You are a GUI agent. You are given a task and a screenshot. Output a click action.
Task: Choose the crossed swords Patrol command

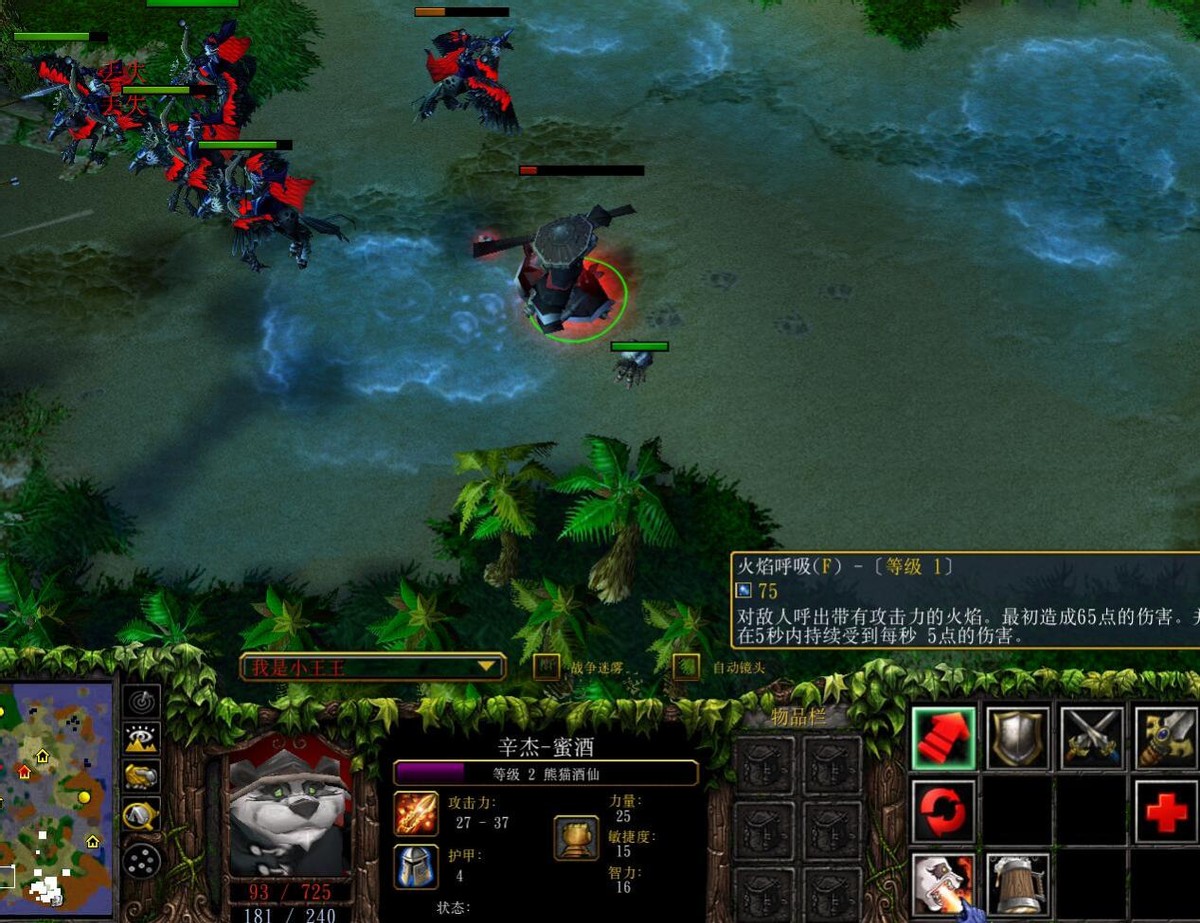pos(1092,739)
